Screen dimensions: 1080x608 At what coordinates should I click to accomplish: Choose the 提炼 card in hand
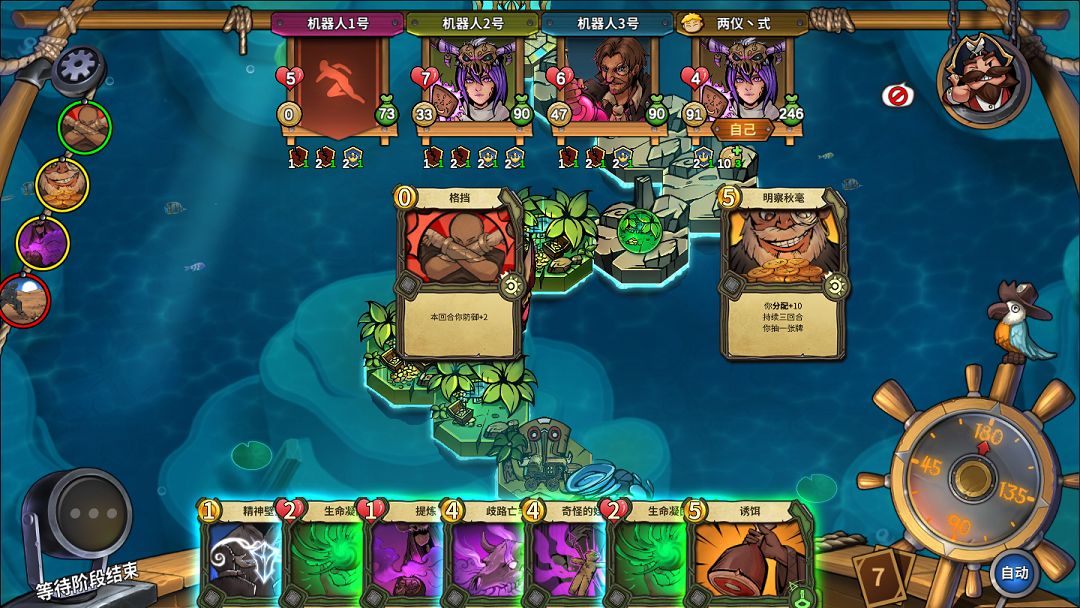(403, 555)
